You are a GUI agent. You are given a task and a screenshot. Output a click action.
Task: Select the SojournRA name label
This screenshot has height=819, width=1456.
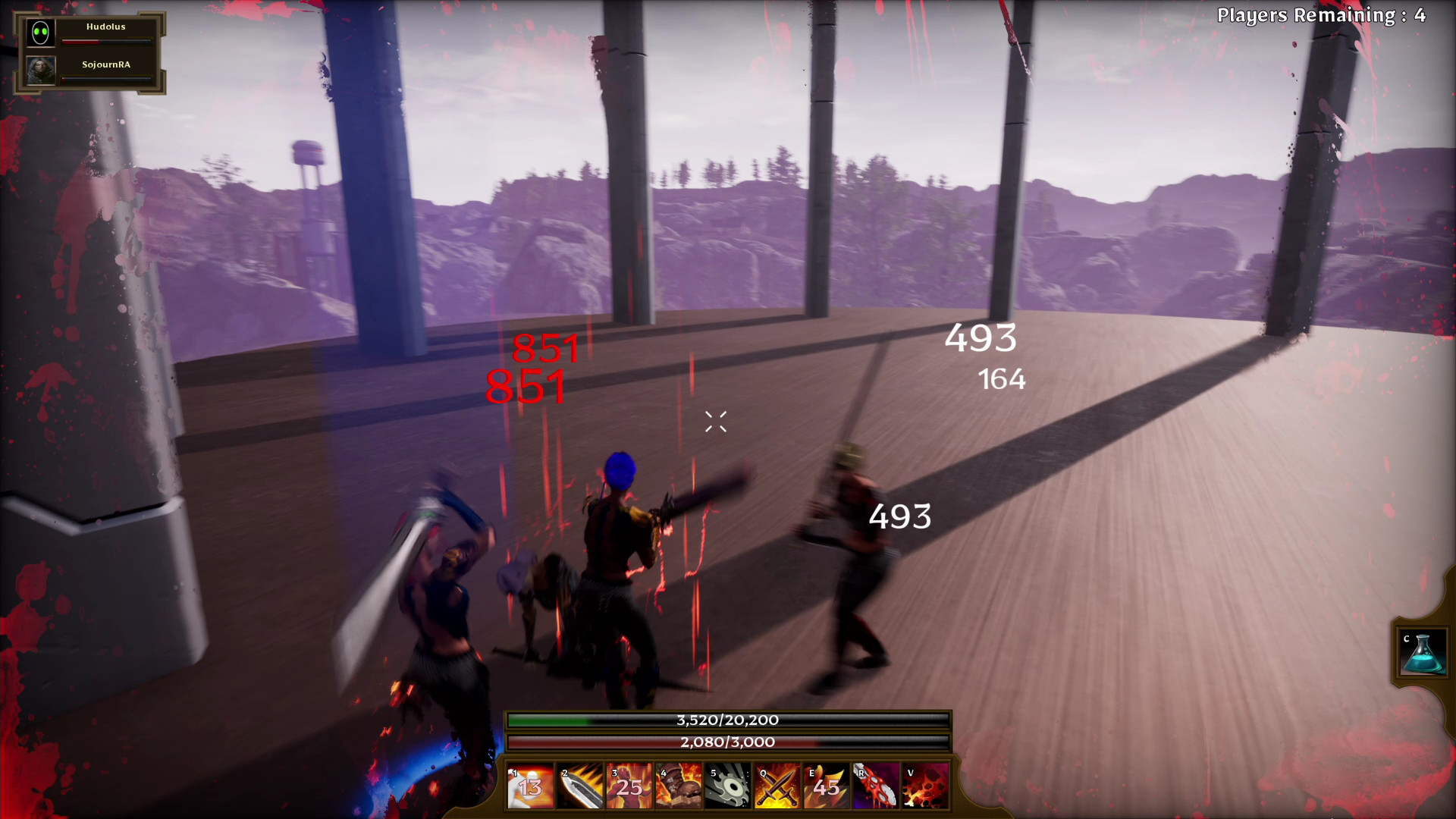[106, 64]
